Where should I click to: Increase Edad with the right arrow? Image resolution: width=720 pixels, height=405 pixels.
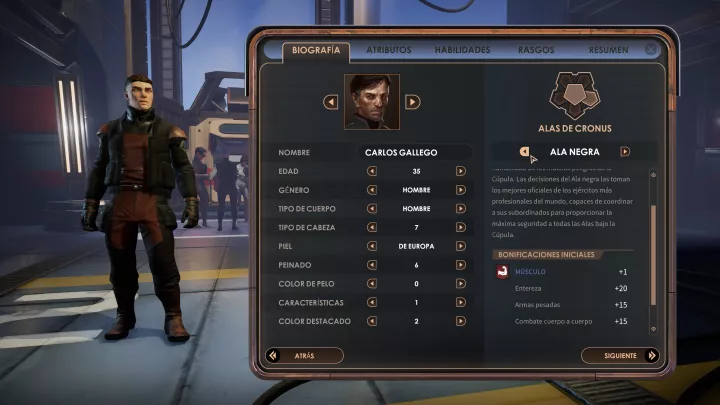pyautogui.click(x=460, y=170)
